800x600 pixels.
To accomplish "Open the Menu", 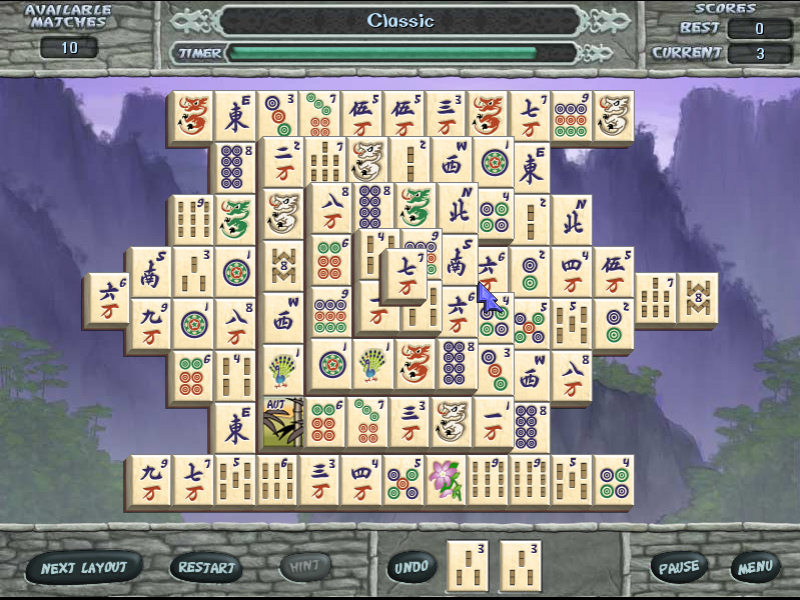I will point(755,568).
